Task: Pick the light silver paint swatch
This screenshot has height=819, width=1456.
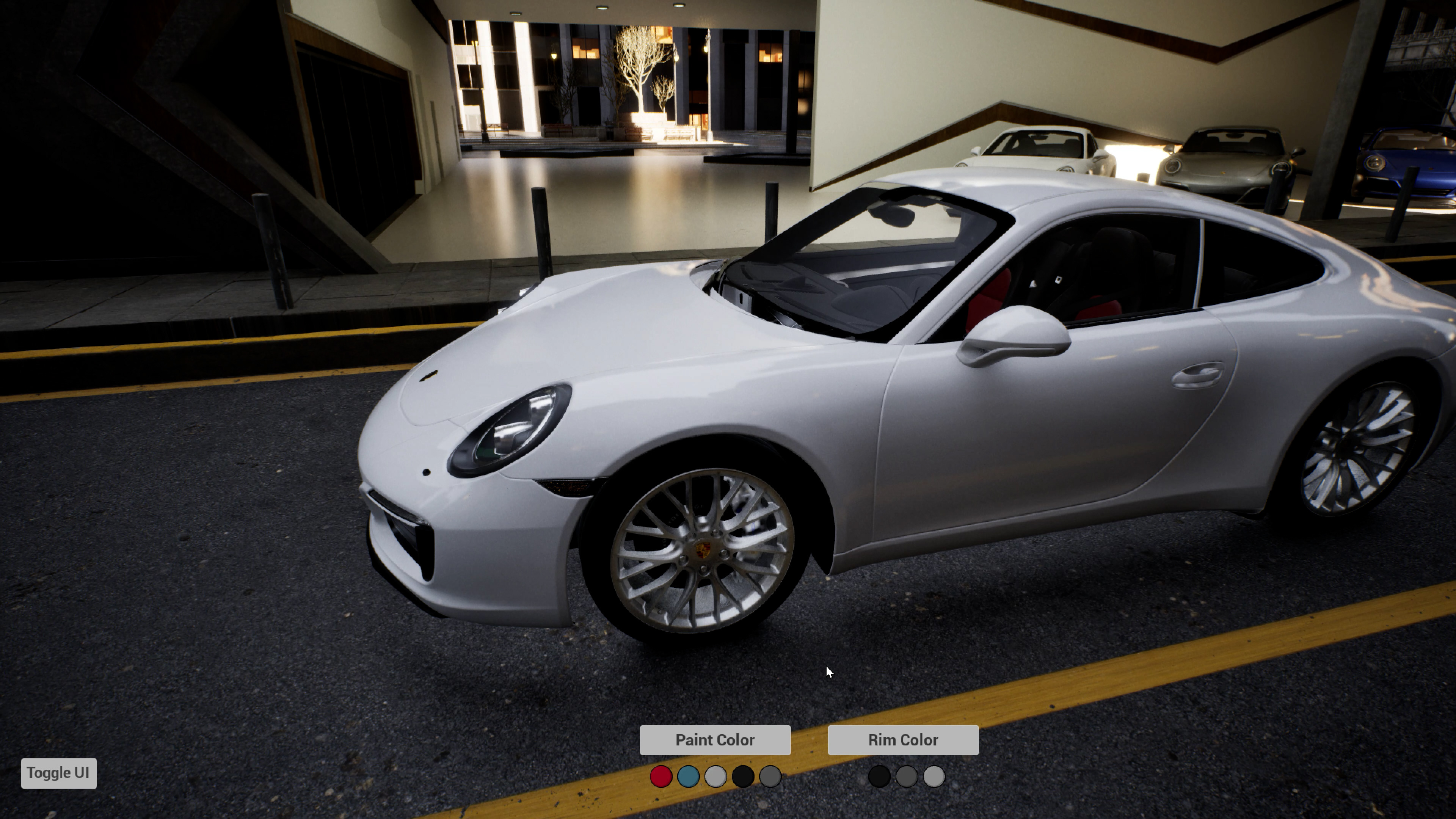Action: [x=715, y=777]
